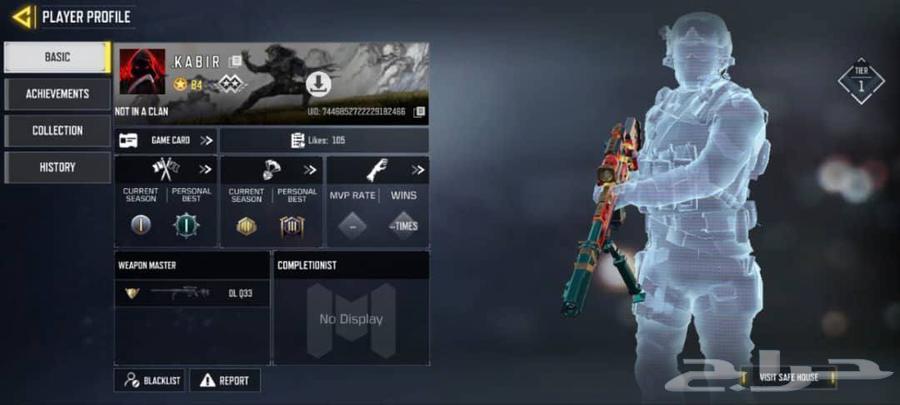Show the History tab
Image resolution: width=900 pixels, height=405 pixels.
(56, 167)
